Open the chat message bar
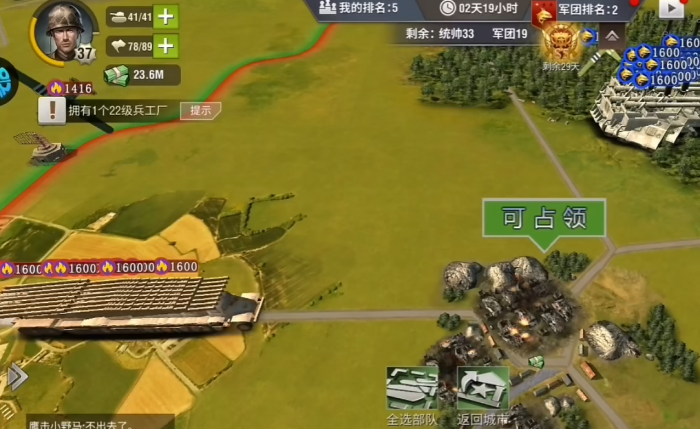The width and height of the screenshot is (700, 429). (90, 421)
